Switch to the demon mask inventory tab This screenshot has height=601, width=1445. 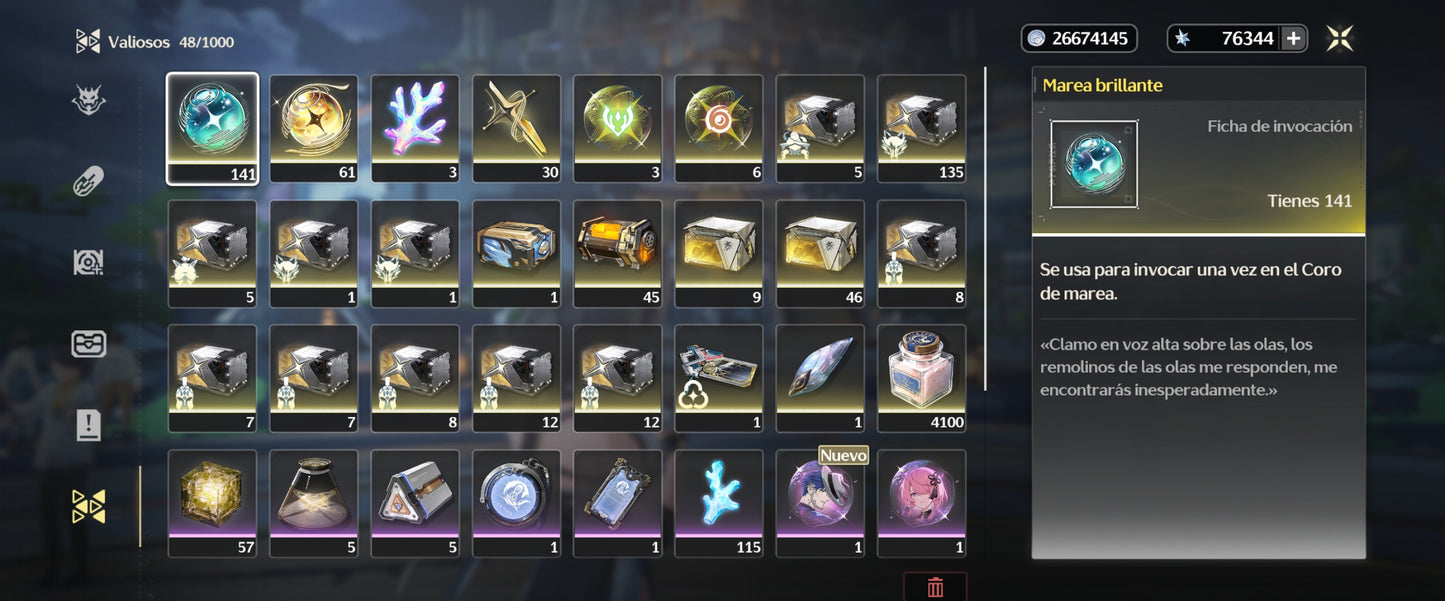point(88,101)
